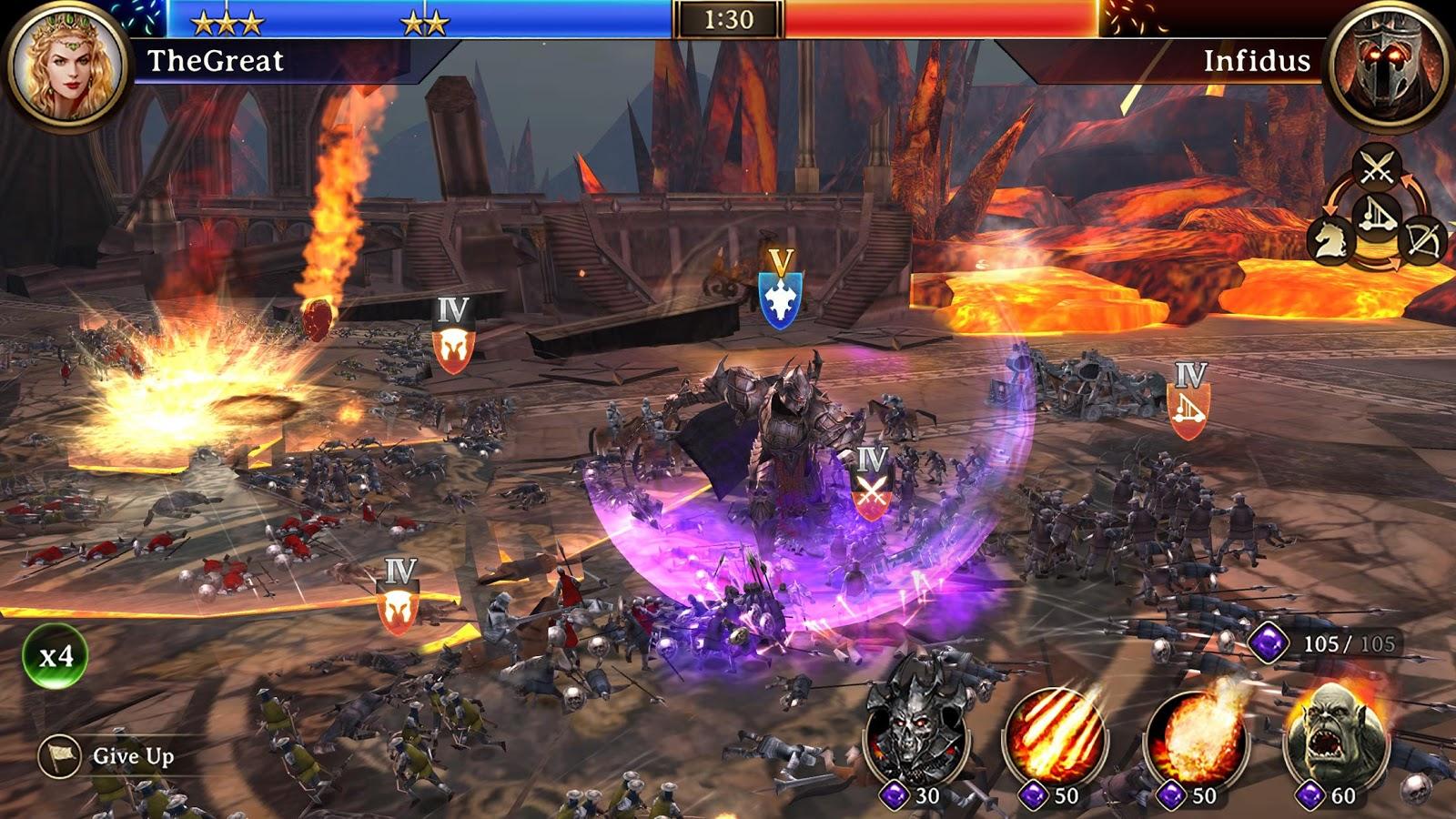This screenshot has height=819, width=1456.
Task: Select the level IV siege catapult marker
Action: tap(1188, 410)
